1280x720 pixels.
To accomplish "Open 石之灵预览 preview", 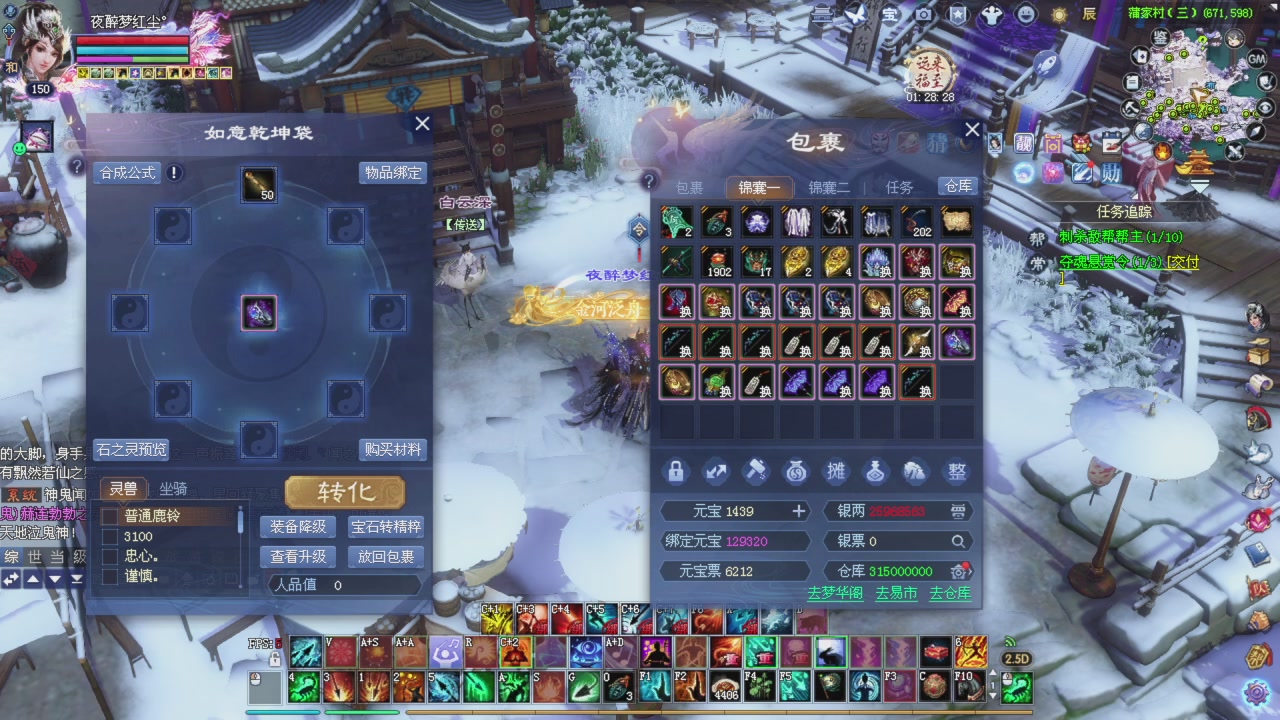I will click(131, 450).
